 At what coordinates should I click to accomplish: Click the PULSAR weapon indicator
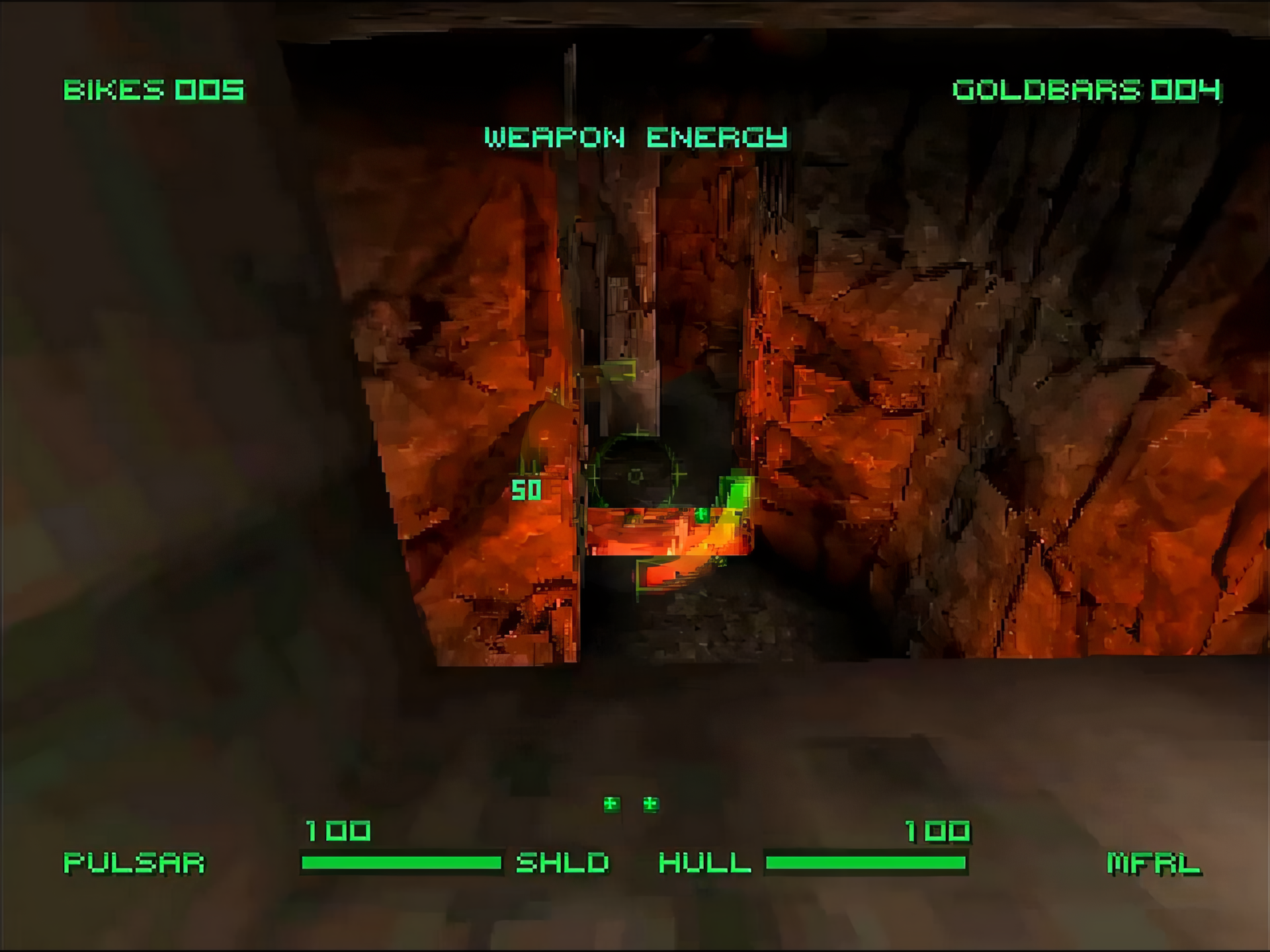(135, 861)
